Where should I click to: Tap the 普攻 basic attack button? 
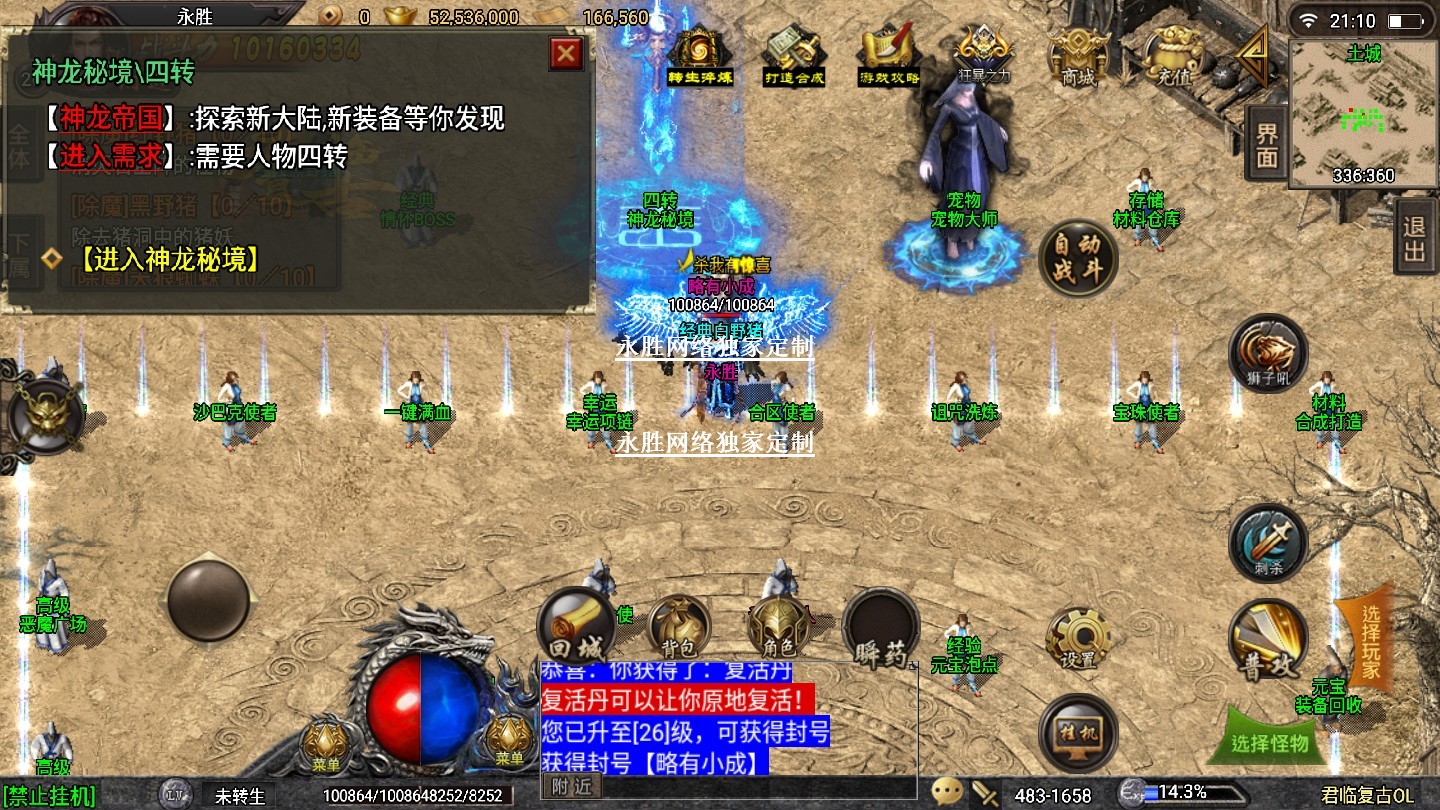[1268, 640]
